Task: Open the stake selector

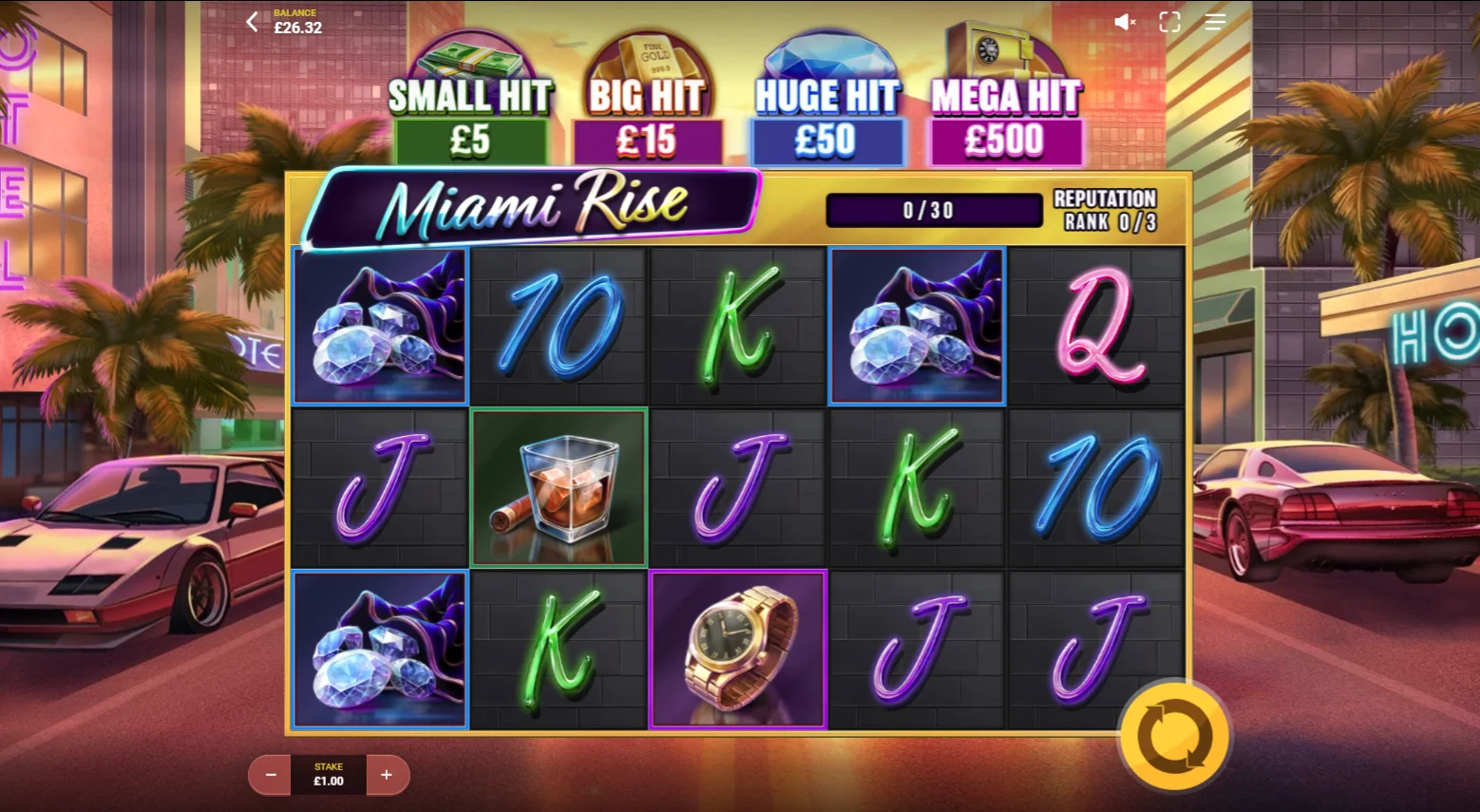Action: [x=328, y=775]
